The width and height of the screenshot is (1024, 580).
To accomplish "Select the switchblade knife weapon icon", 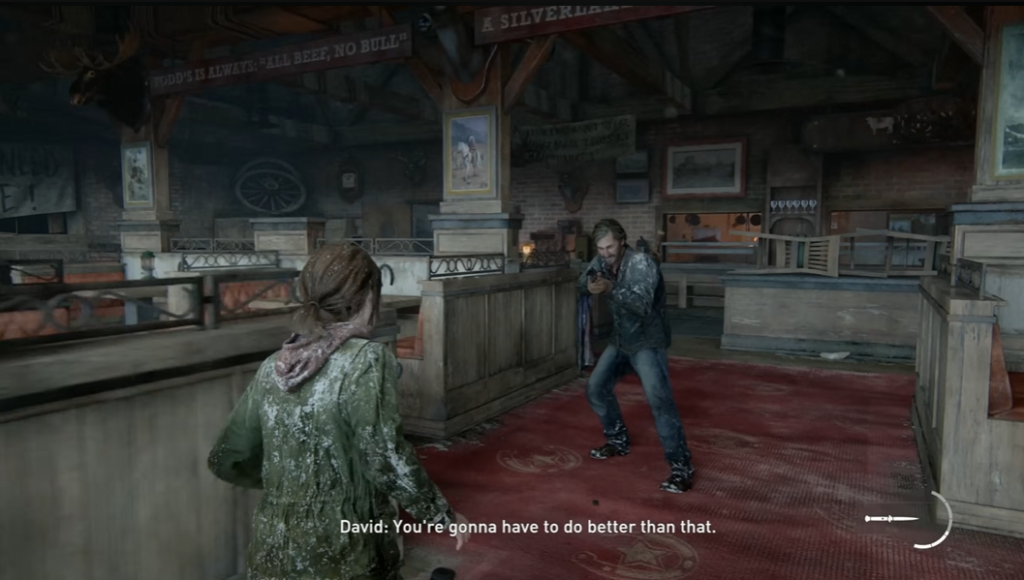I will 891,518.
